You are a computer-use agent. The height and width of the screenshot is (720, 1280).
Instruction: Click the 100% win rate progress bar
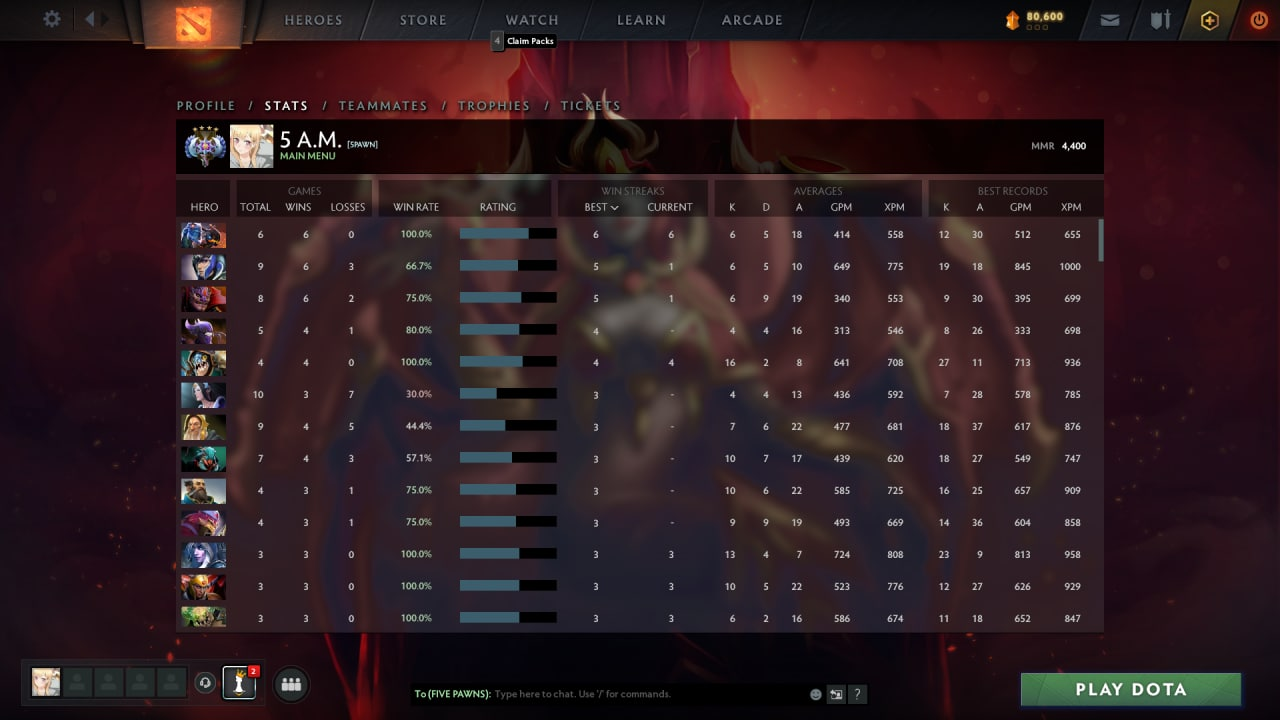pyautogui.click(x=507, y=234)
